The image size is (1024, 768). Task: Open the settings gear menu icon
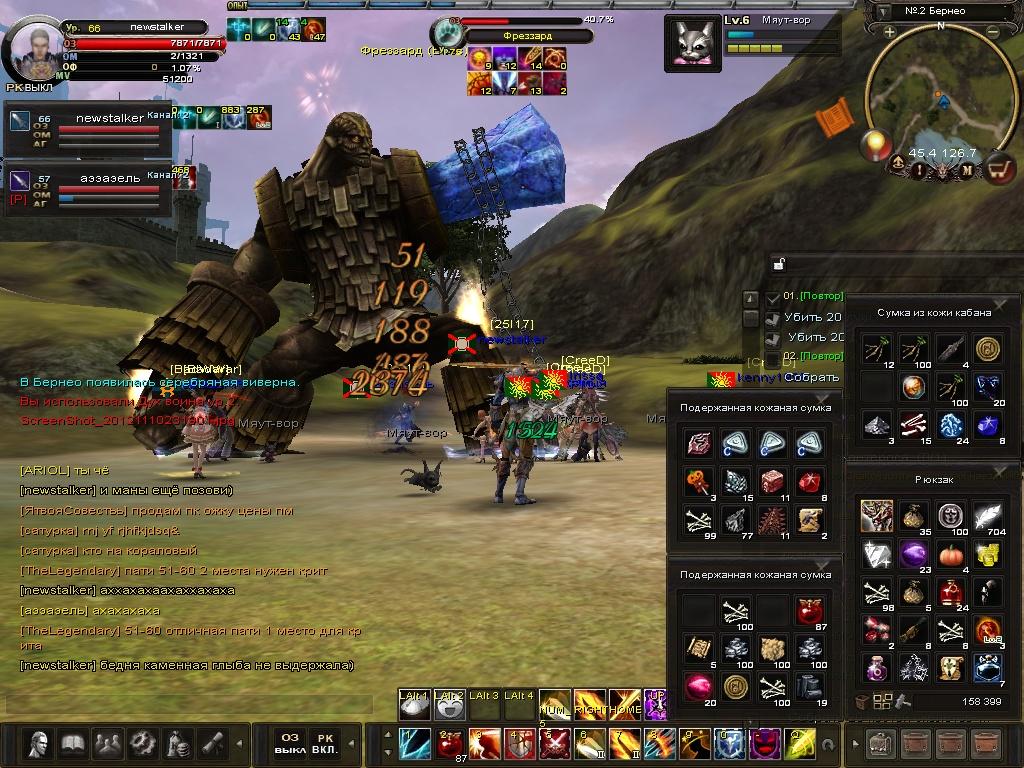click(142, 743)
